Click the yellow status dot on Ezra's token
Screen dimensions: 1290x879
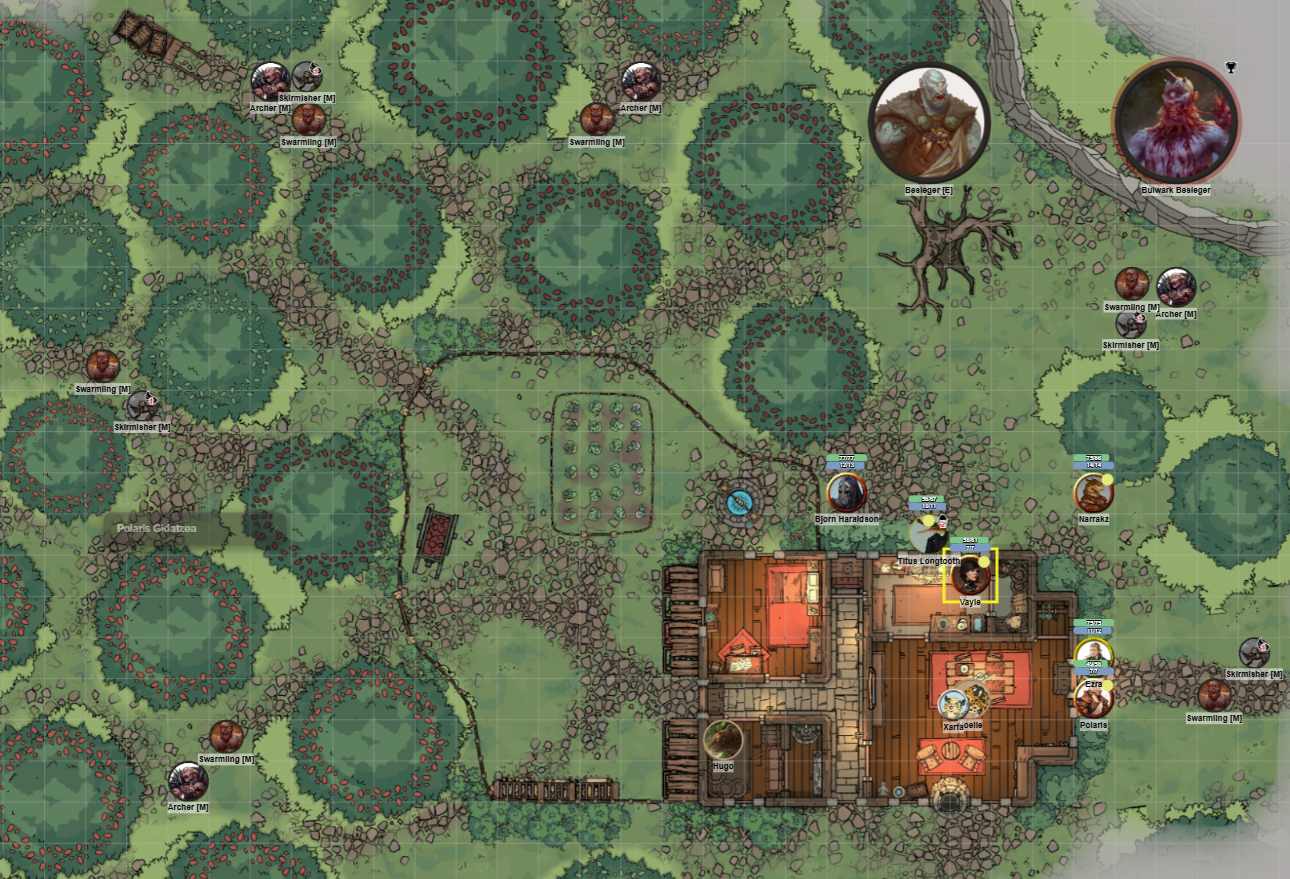1108,685
